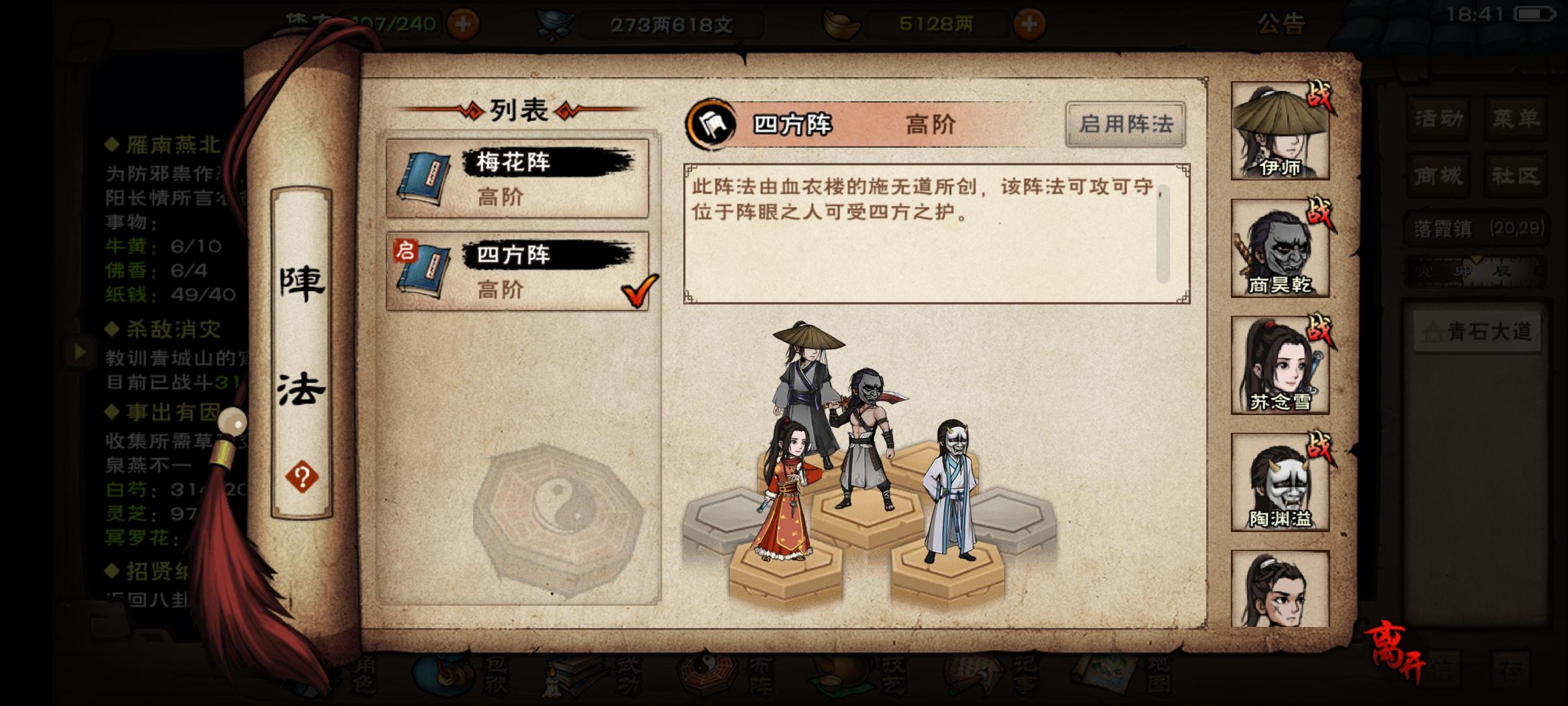The width and height of the screenshot is (1568, 706).
Task: Click the black flag icon beside 四方阵 title
Action: (x=711, y=122)
